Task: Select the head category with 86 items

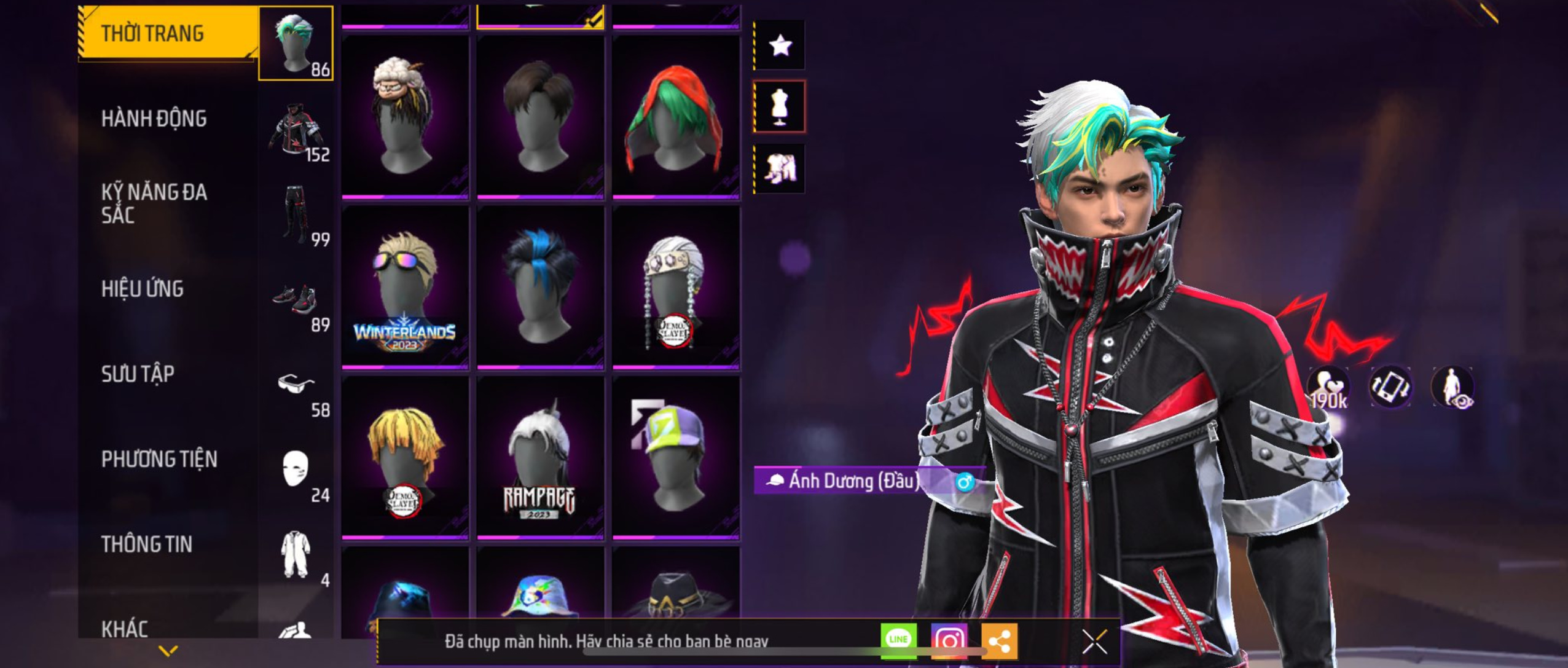Action: click(x=296, y=43)
